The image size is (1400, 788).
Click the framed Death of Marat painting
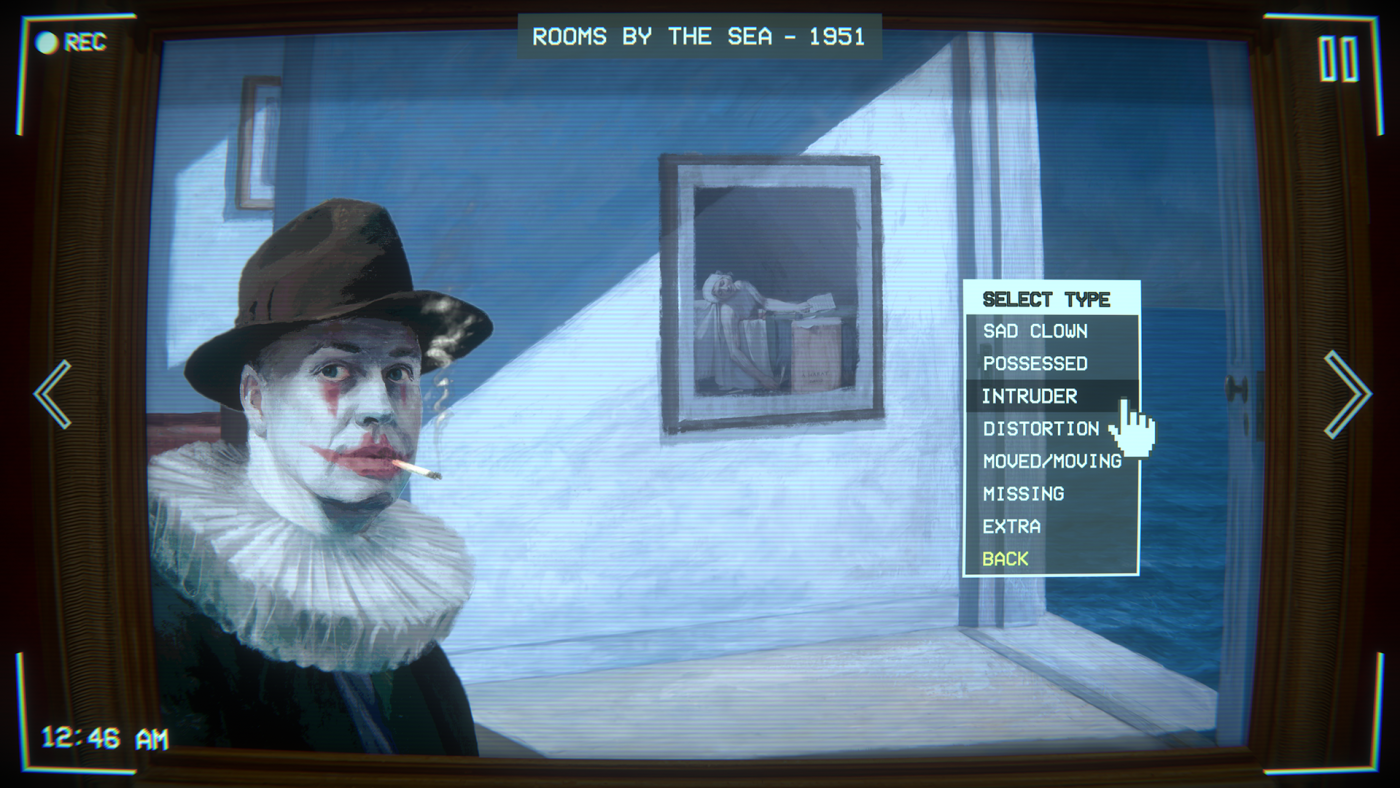769,295
